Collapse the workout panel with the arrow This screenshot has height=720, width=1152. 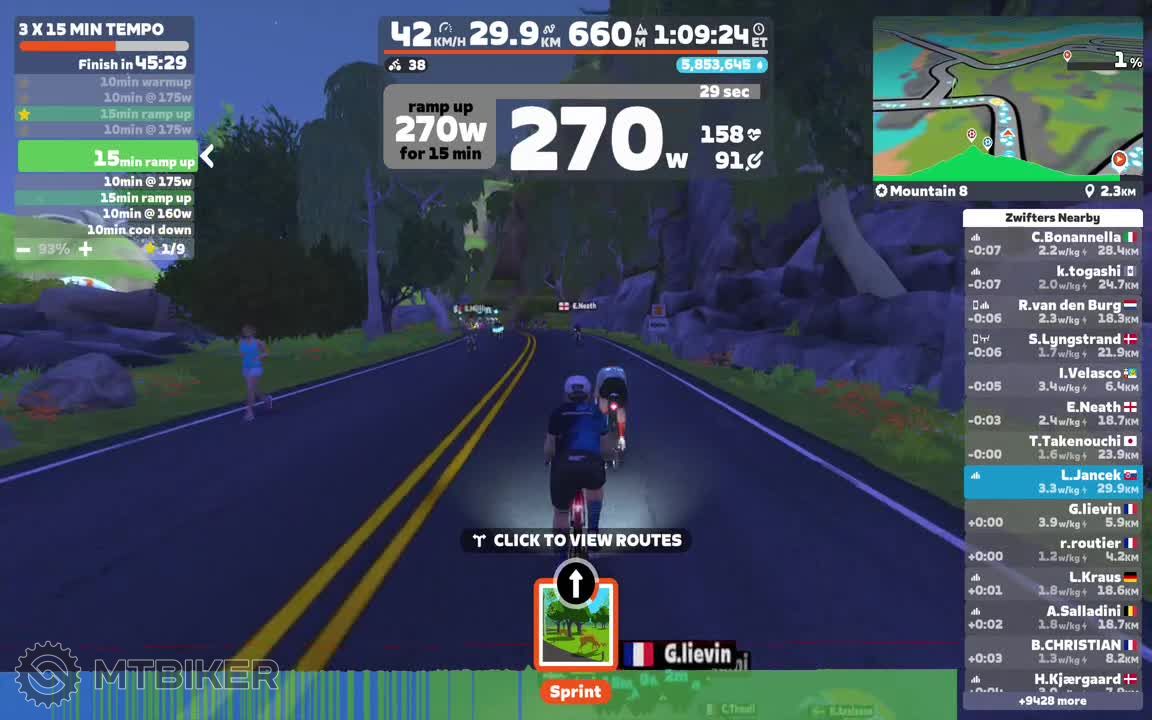207,156
